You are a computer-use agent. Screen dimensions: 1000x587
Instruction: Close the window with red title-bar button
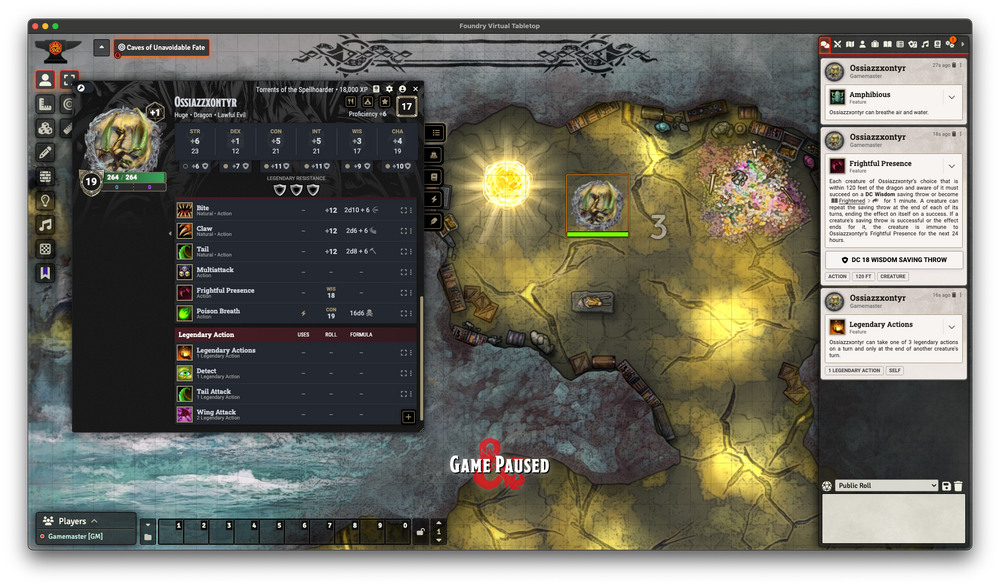click(34, 25)
